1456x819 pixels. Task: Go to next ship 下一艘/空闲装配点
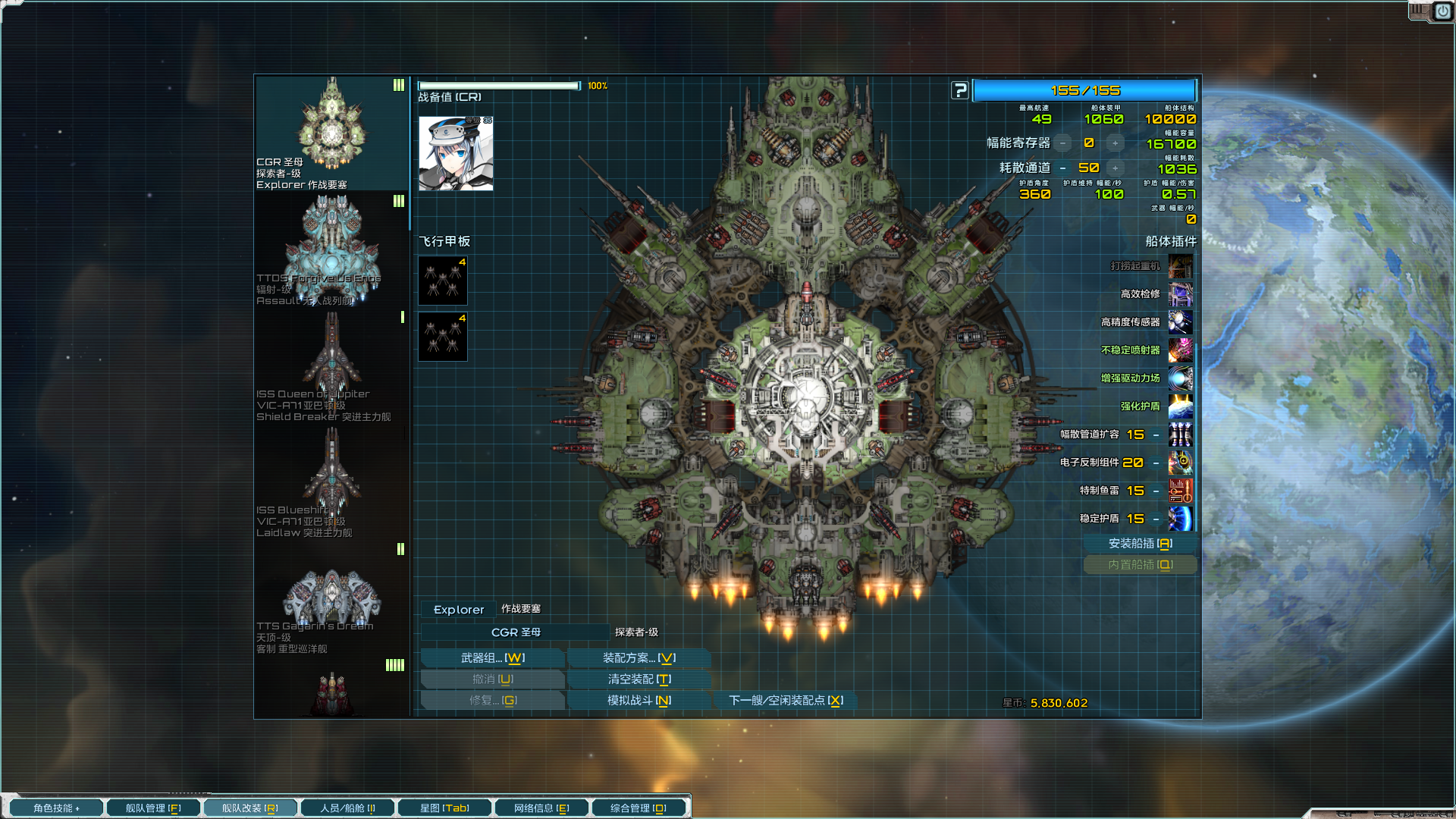(x=785, y=700)
